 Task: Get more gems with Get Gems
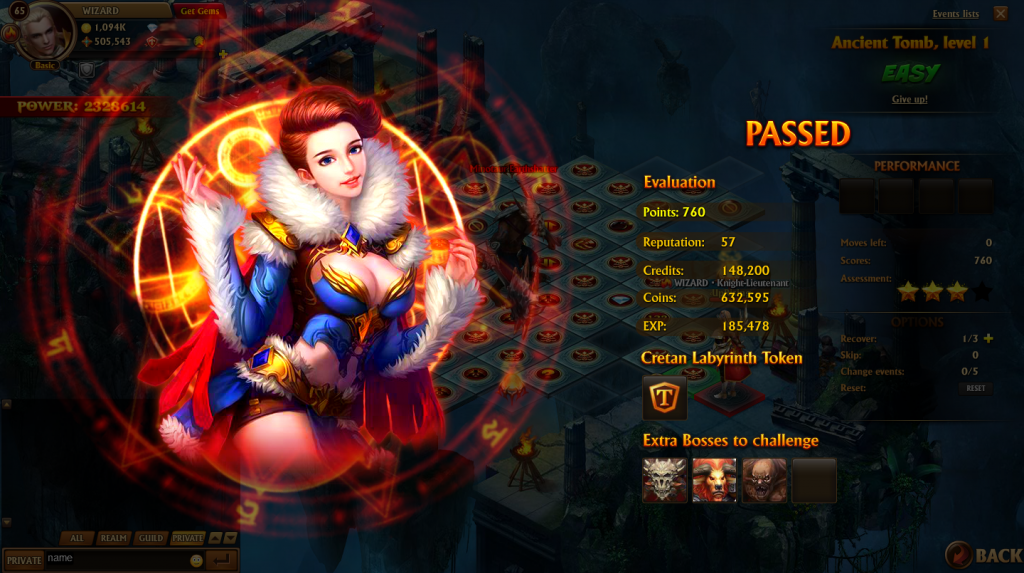click(x=202, y=11)
